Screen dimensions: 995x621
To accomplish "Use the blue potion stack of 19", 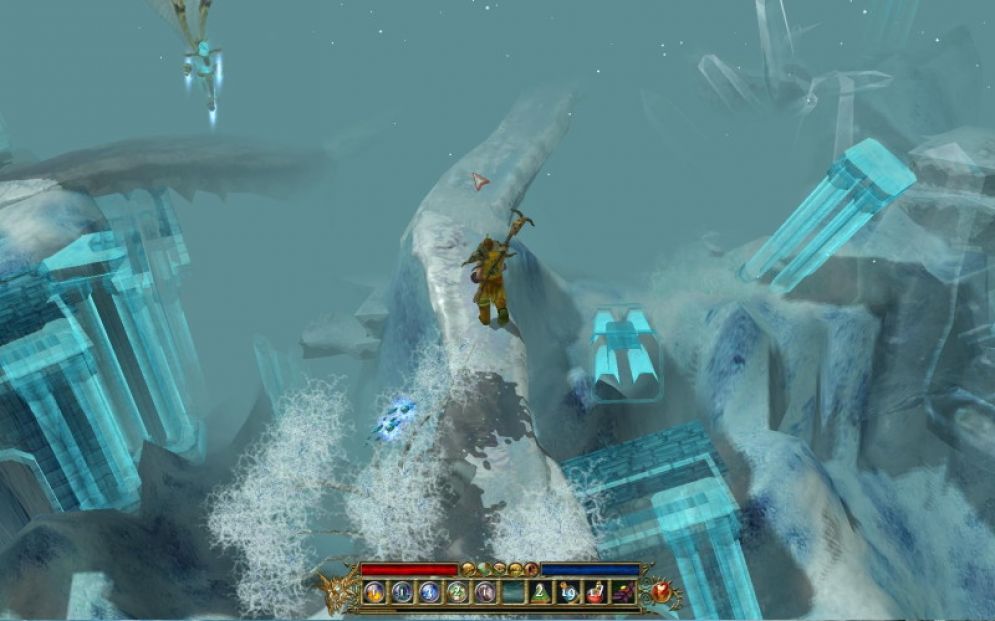I will coord(568,592).
